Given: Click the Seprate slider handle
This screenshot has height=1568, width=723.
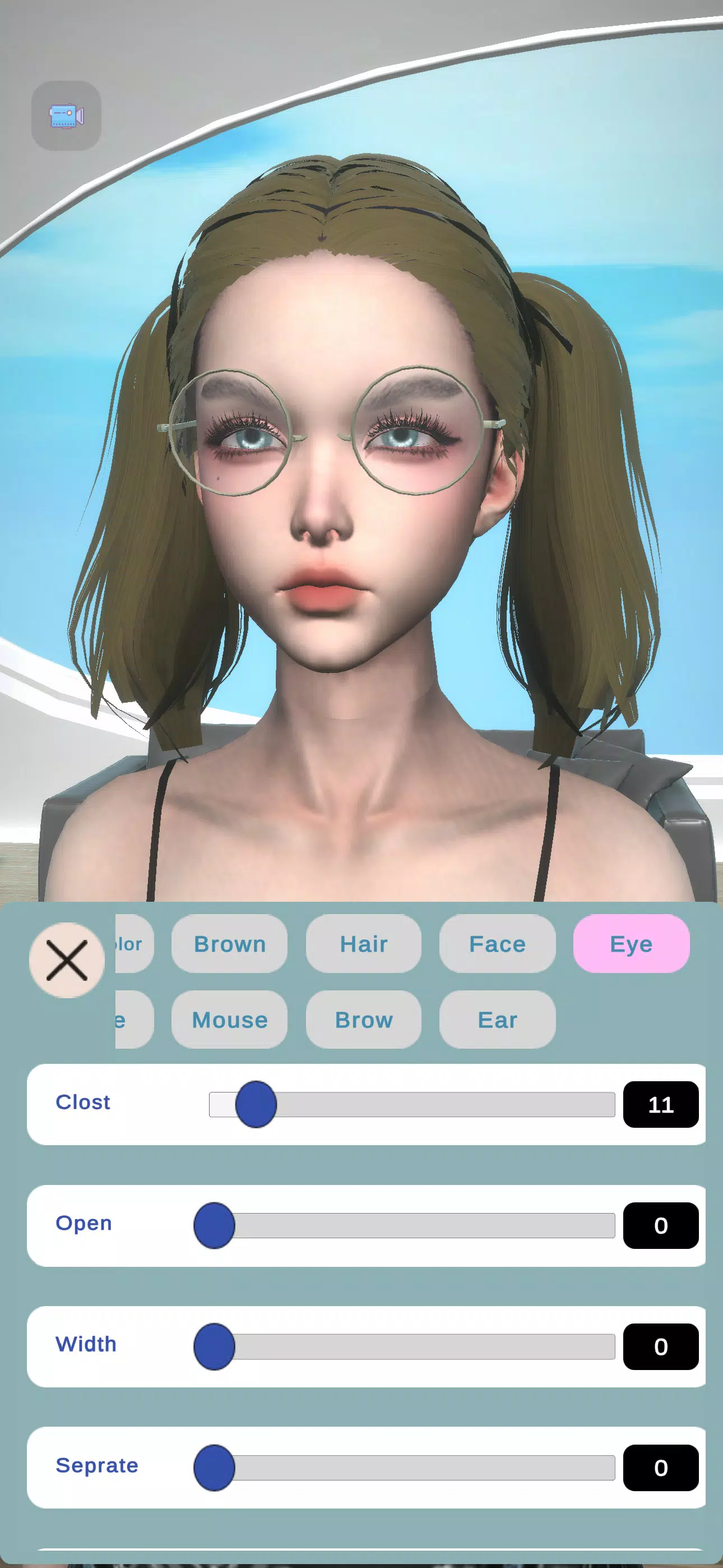Looking at the screenshot, I should tap(216, 1466).
